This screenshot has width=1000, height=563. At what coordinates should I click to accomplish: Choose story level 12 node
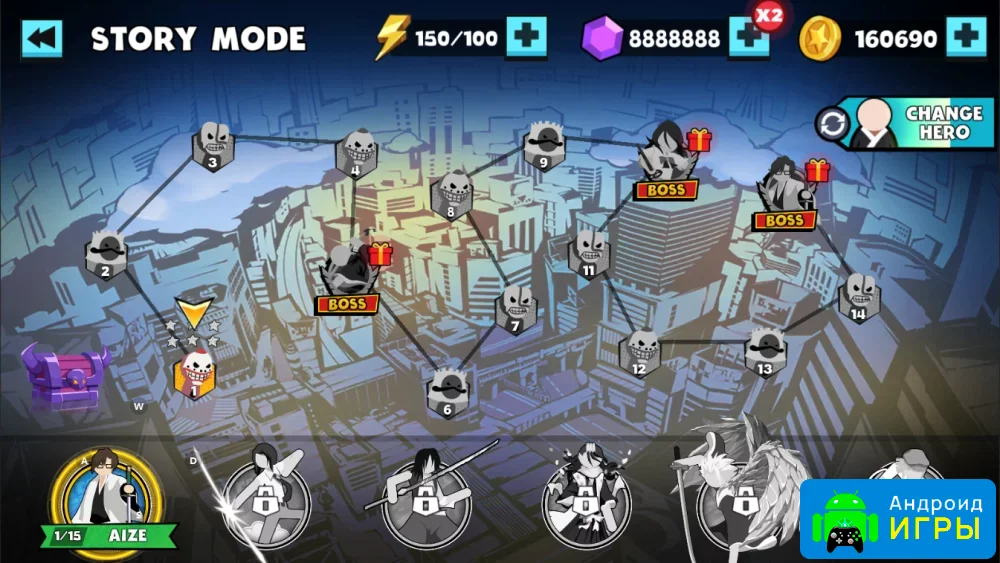(x=640, y=352)
